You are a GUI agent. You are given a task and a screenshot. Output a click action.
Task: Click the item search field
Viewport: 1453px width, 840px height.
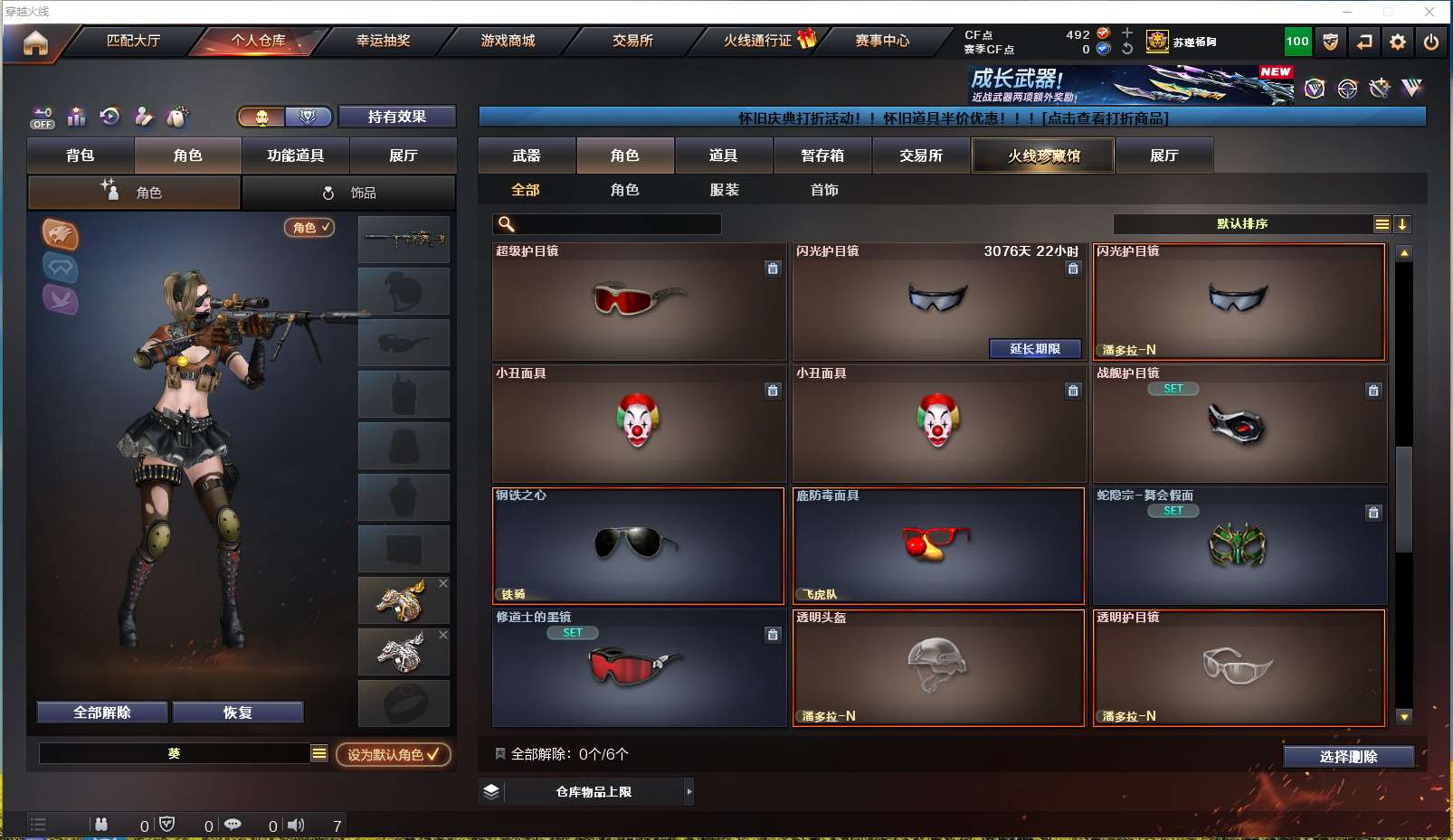click(x=617, y=224)
